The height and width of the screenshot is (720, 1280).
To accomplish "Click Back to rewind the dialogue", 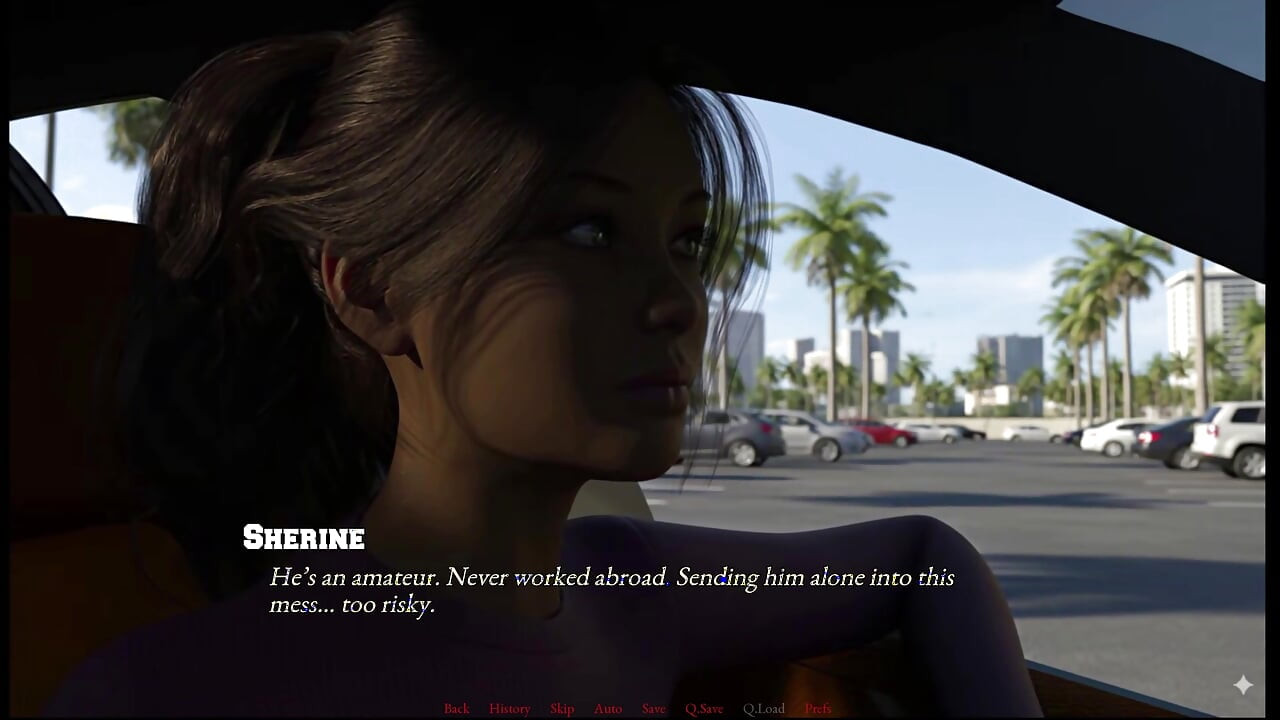I will click(x=456, y=708).
